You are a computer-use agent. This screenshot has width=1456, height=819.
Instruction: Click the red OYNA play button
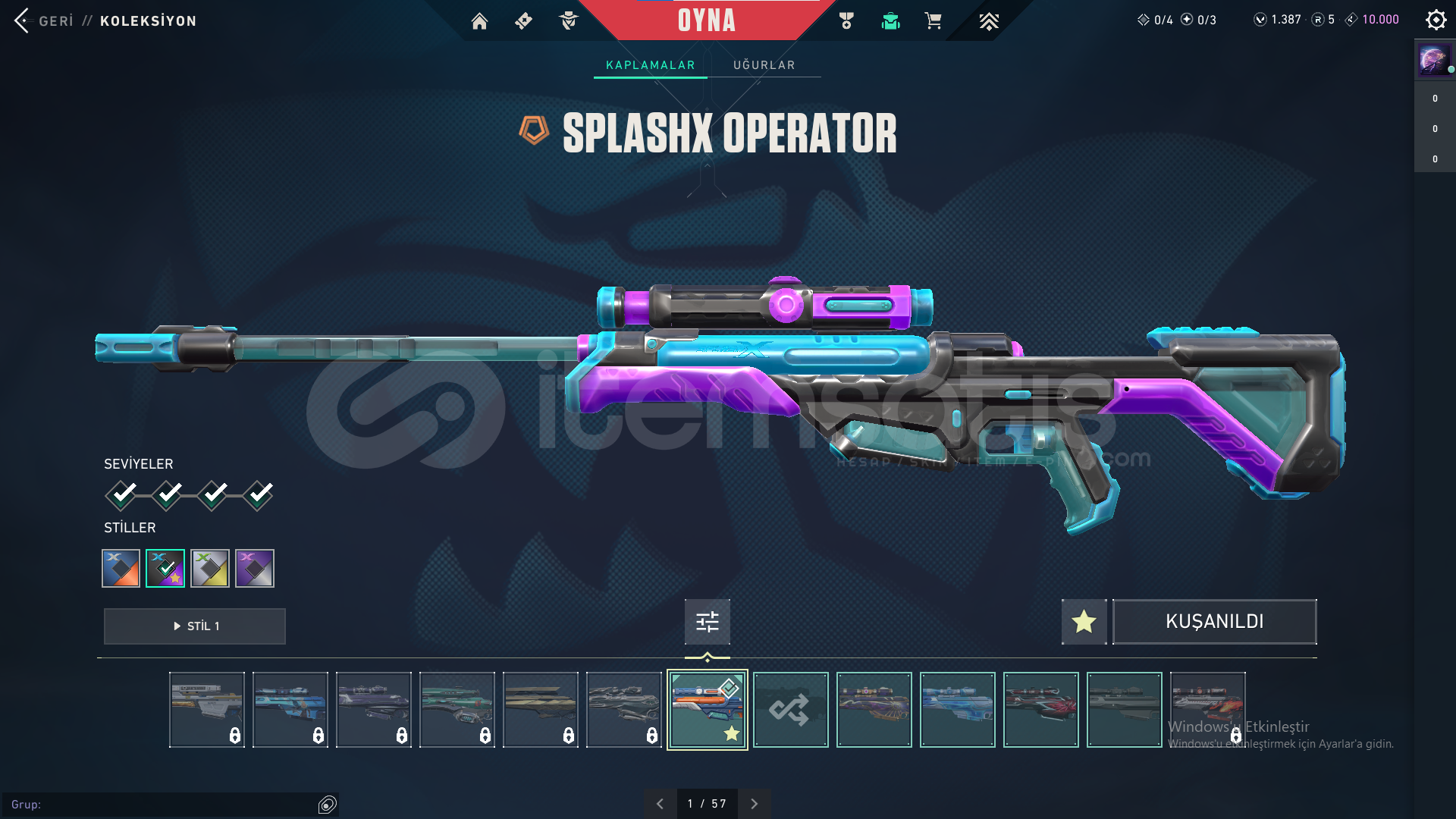click(706, 20)
